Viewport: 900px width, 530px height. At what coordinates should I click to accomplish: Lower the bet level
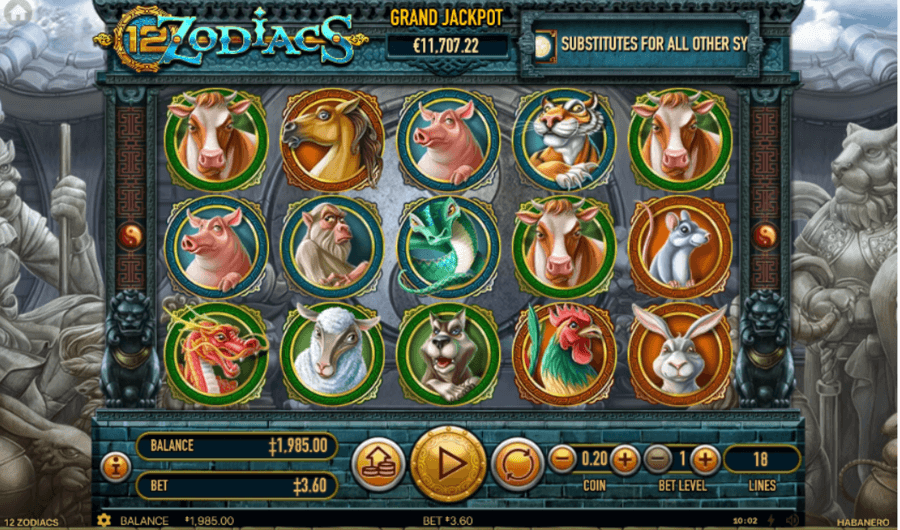tap(657, 460)
